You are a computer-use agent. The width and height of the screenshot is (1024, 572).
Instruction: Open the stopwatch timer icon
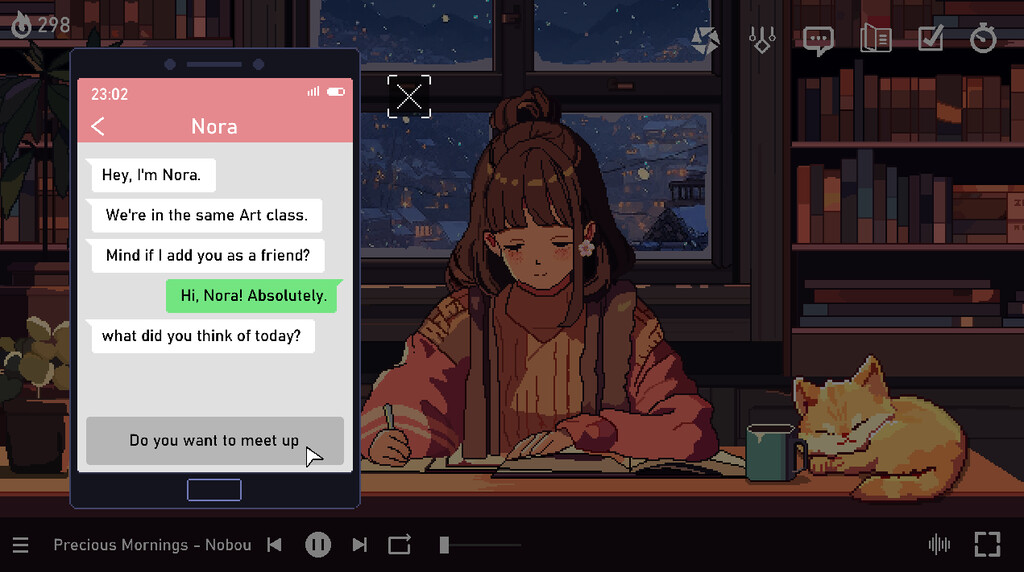984,40
